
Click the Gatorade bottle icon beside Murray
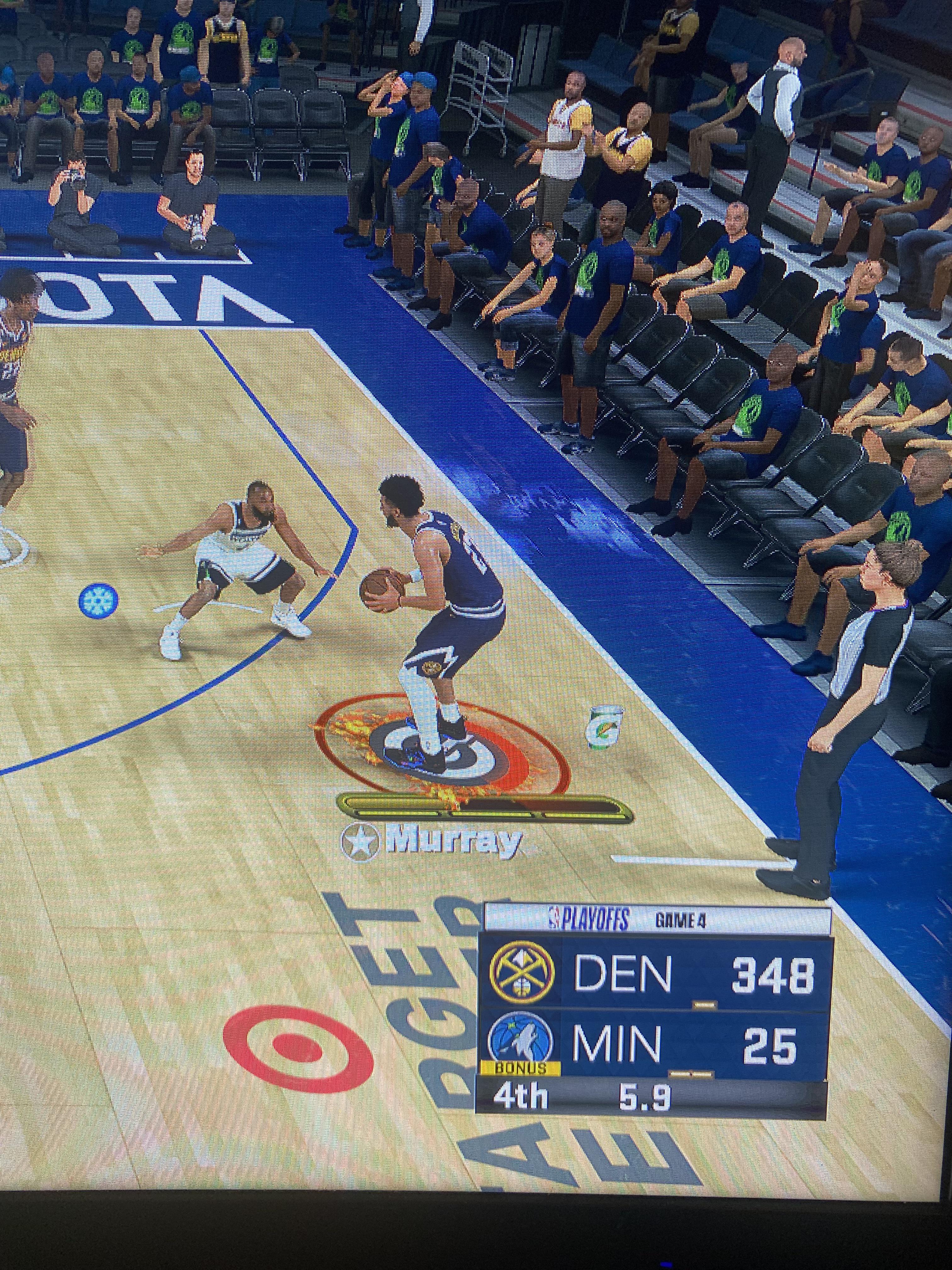[604, 727]
